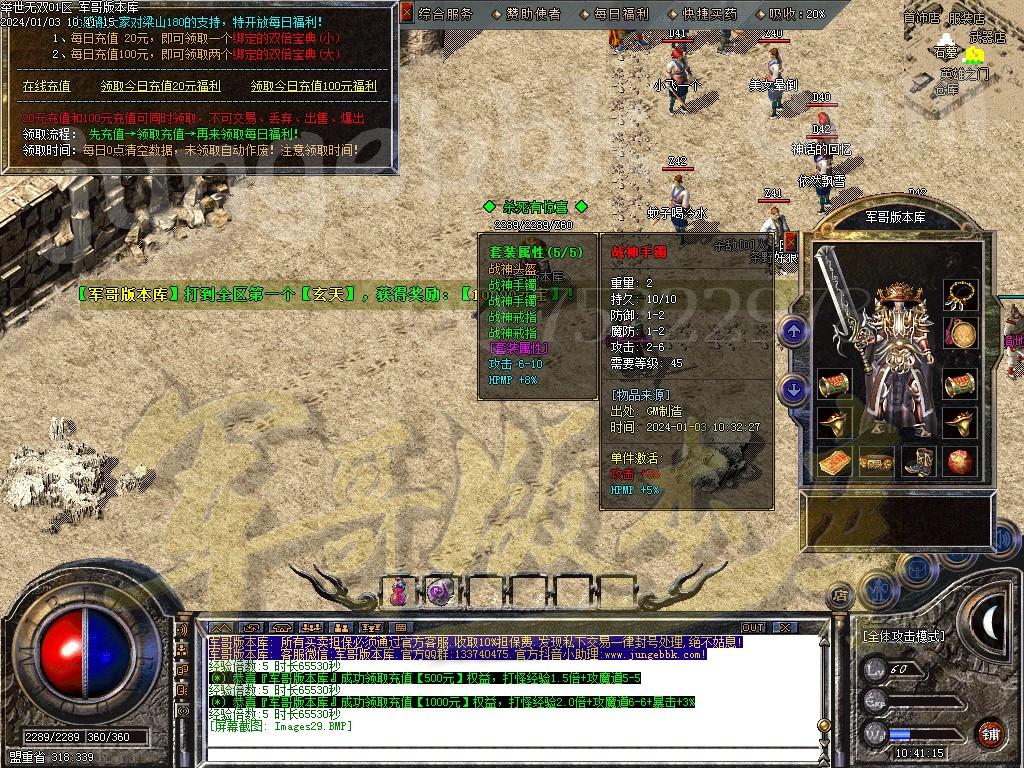Image resolution: width=1024 pixels, height=768 pixels.
Task: Select the necklace equipment slot
Action: (x=960, y=294)
